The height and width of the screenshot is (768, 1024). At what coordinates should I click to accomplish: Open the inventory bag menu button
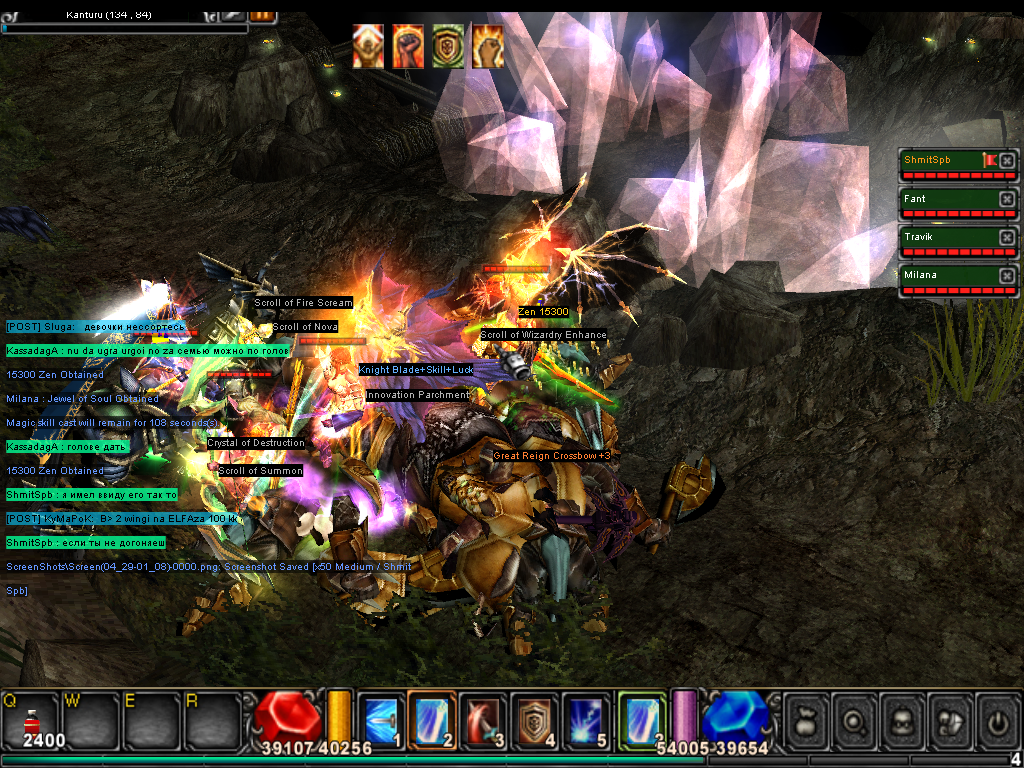coord(806,719)
